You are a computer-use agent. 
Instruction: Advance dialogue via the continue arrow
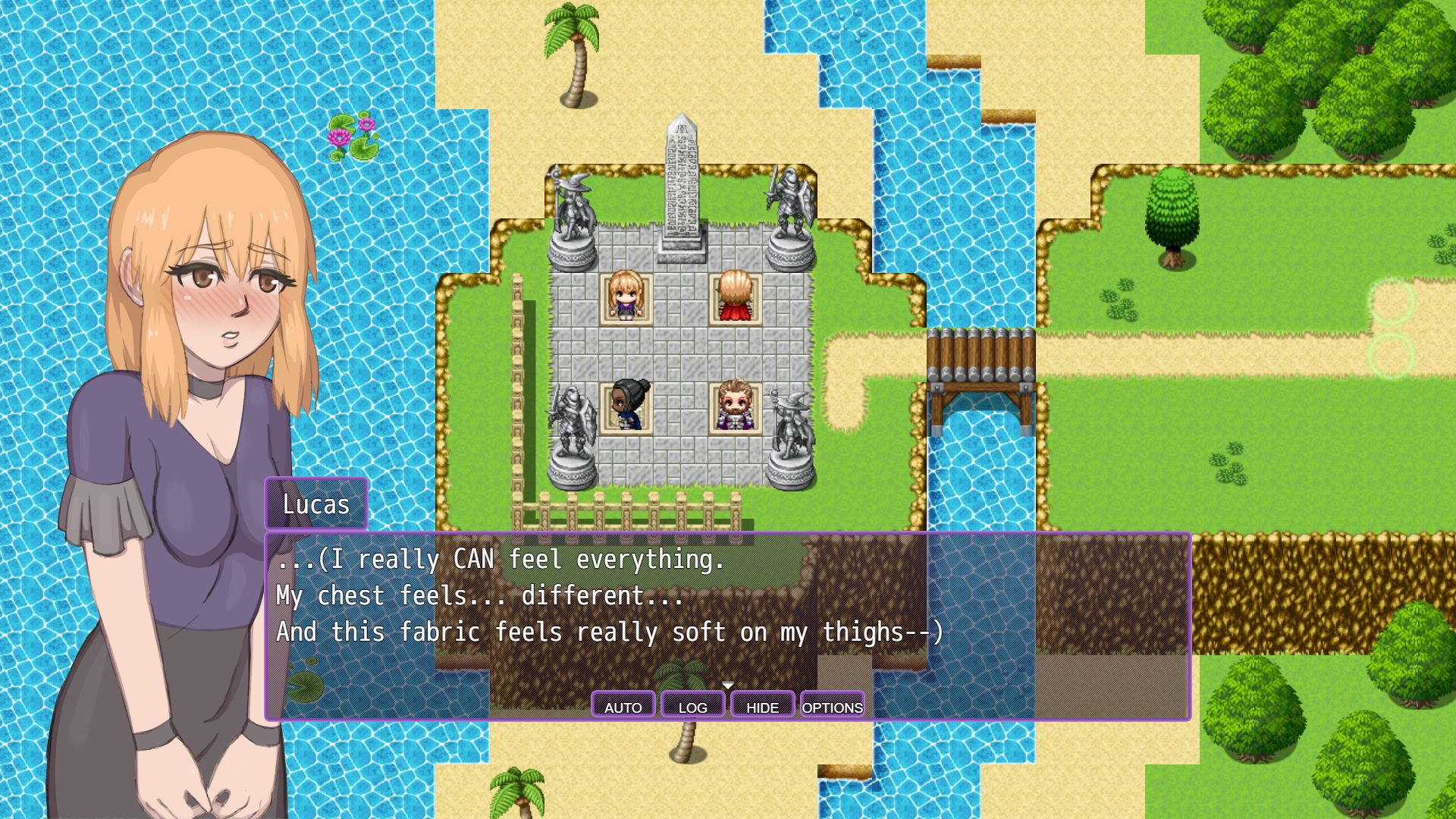[728, 686]
